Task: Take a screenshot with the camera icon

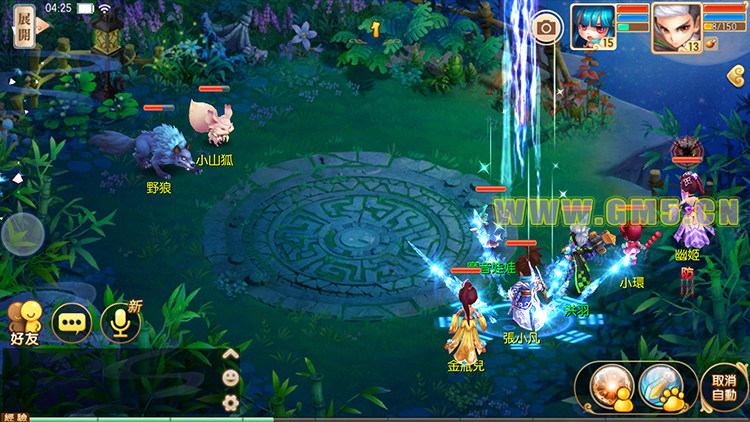Action: pyautogui.click(x=546, y=28)
